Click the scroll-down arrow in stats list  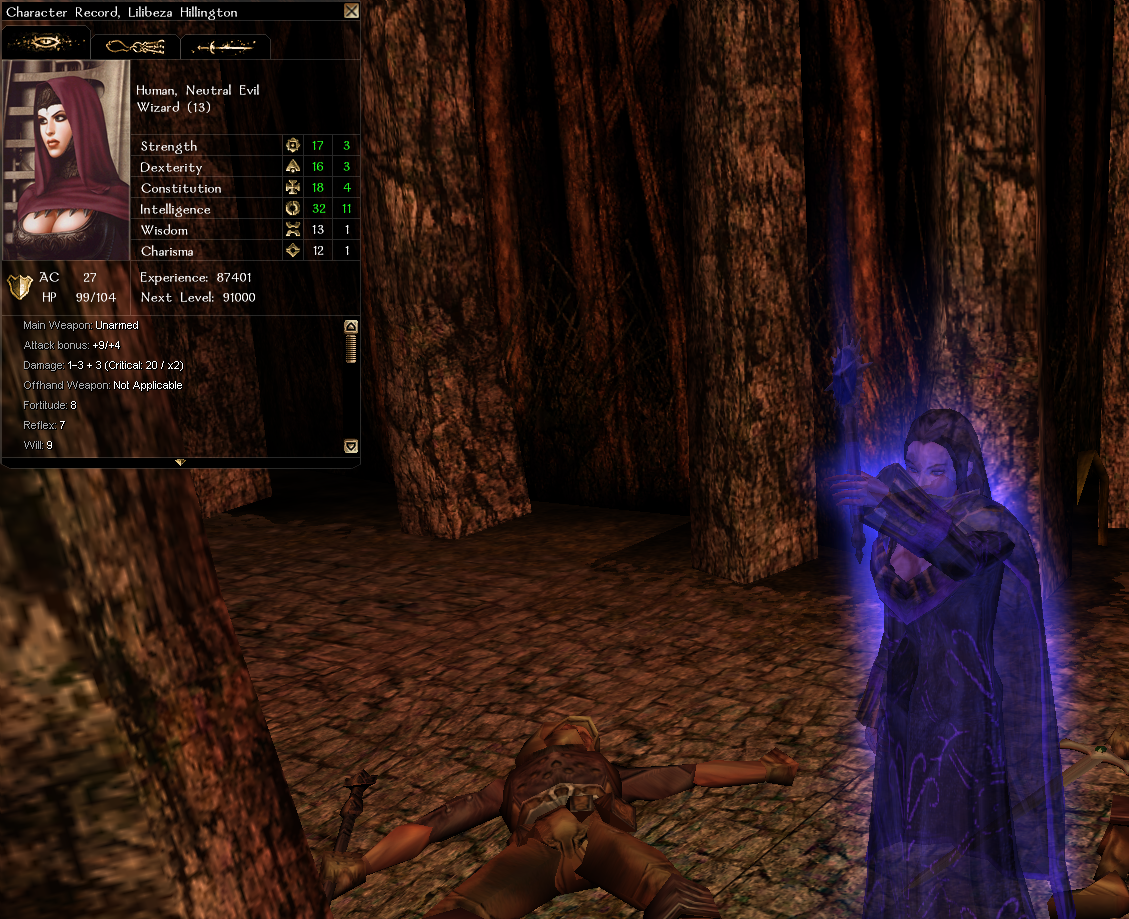coord(351,446)
